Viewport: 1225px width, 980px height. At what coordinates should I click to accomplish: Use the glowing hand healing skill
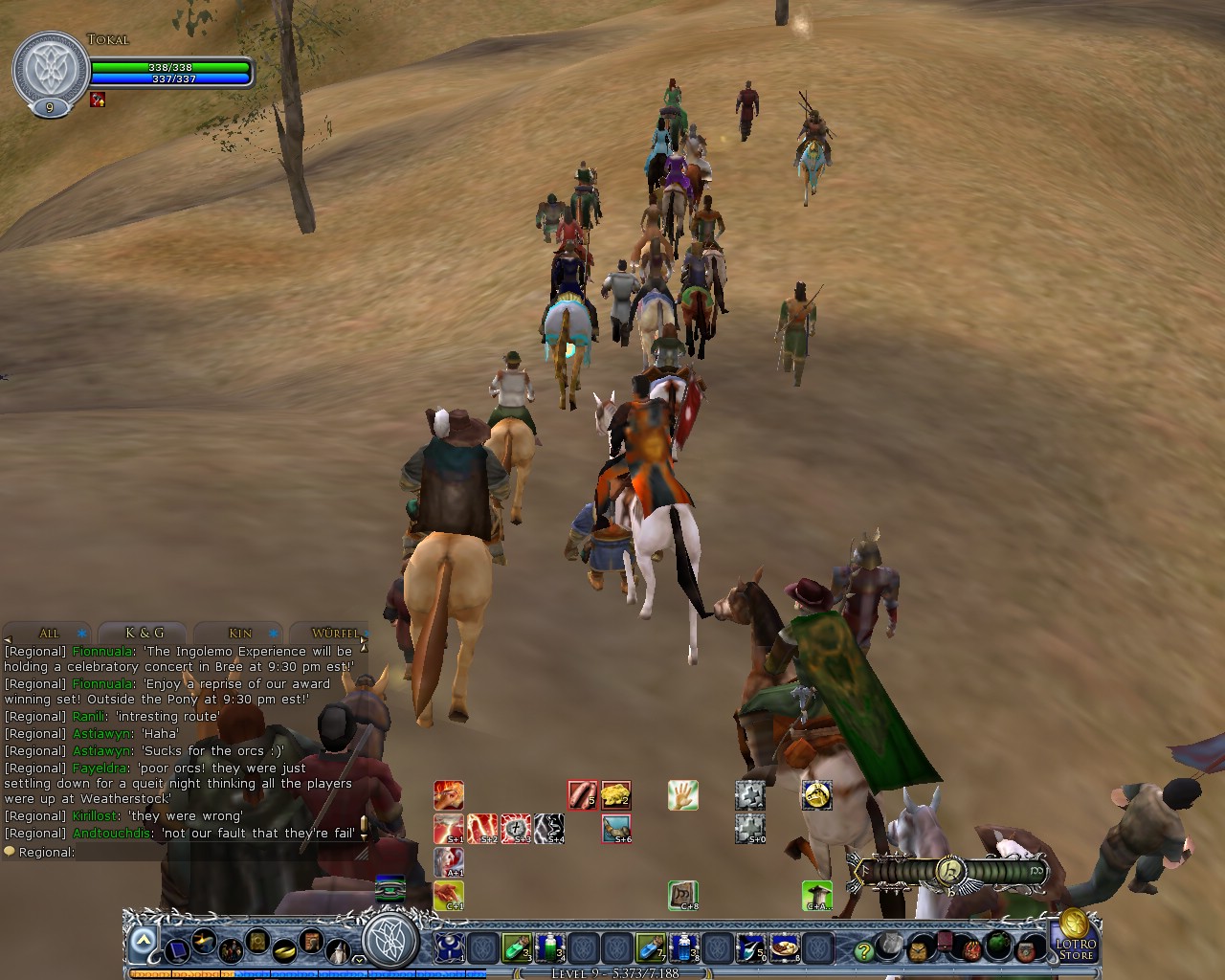(682, 795)
